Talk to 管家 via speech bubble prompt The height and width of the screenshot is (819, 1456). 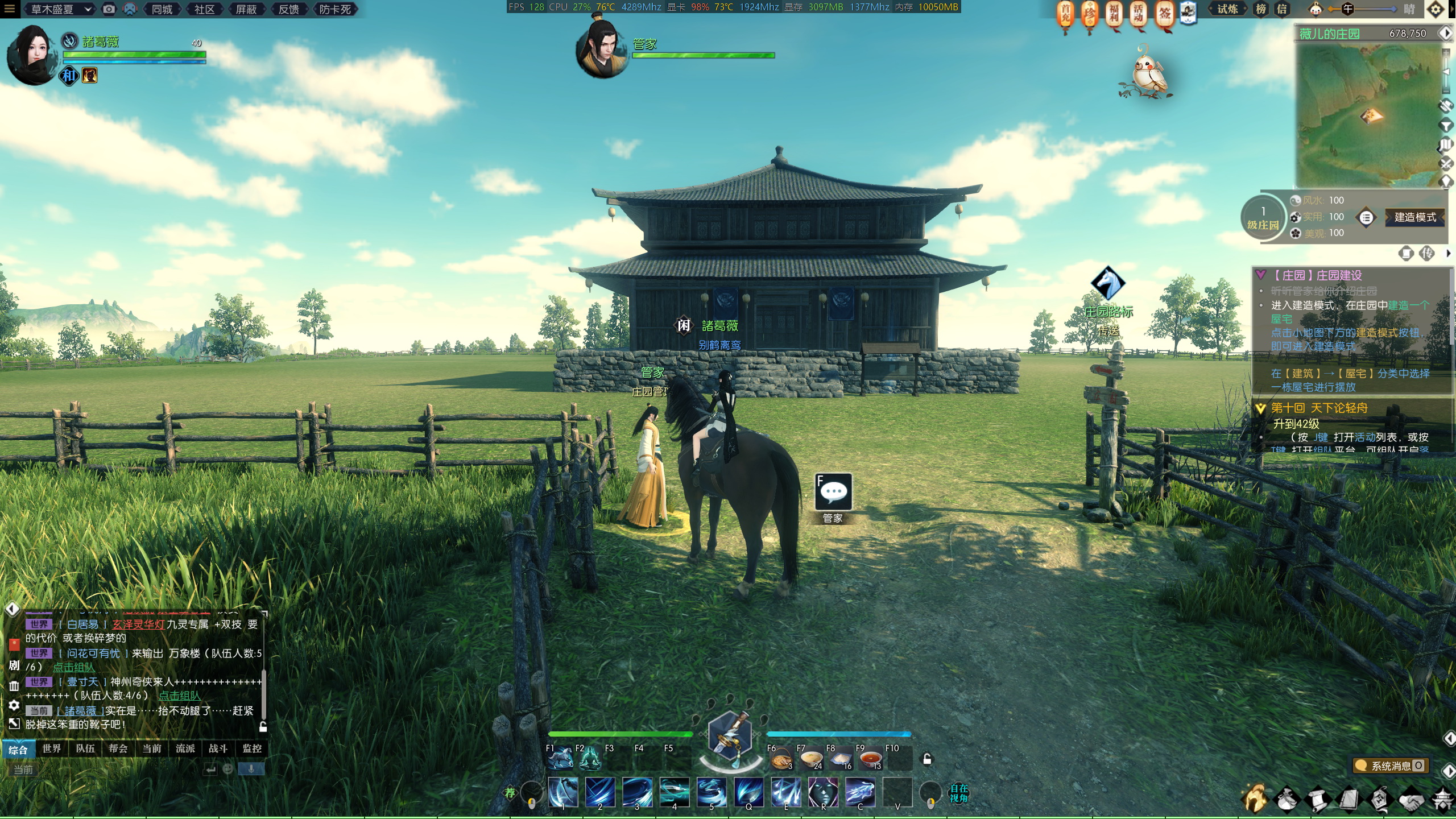(833, 493)
